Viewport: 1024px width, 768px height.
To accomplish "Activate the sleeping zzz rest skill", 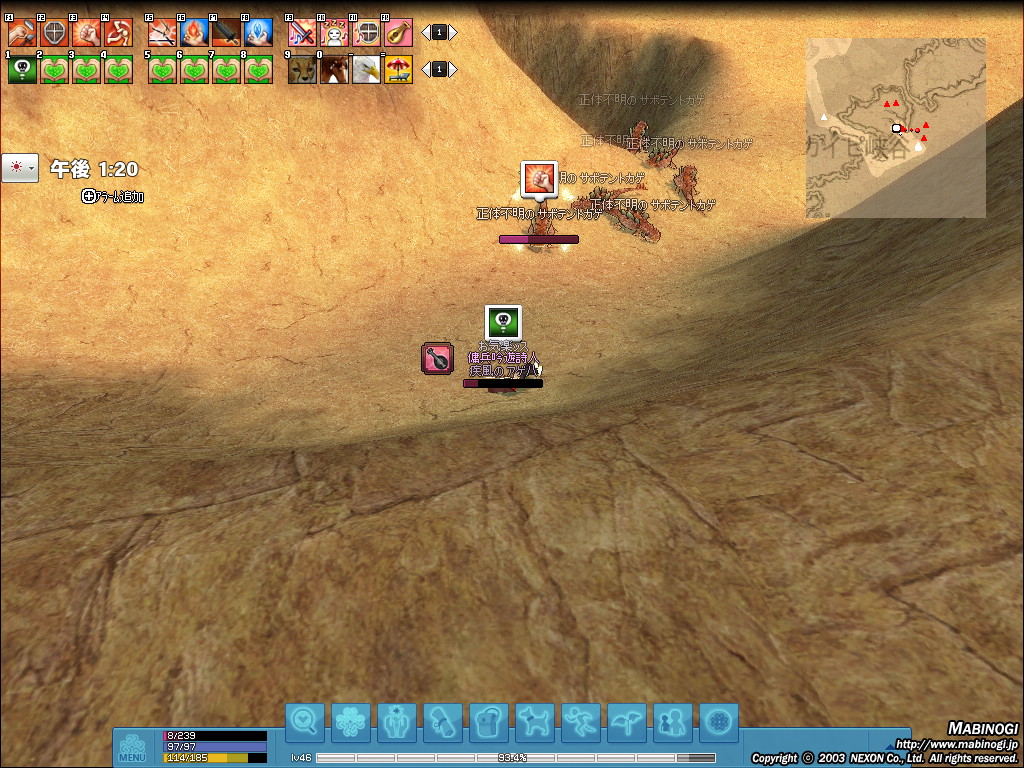I will (334, 33).
